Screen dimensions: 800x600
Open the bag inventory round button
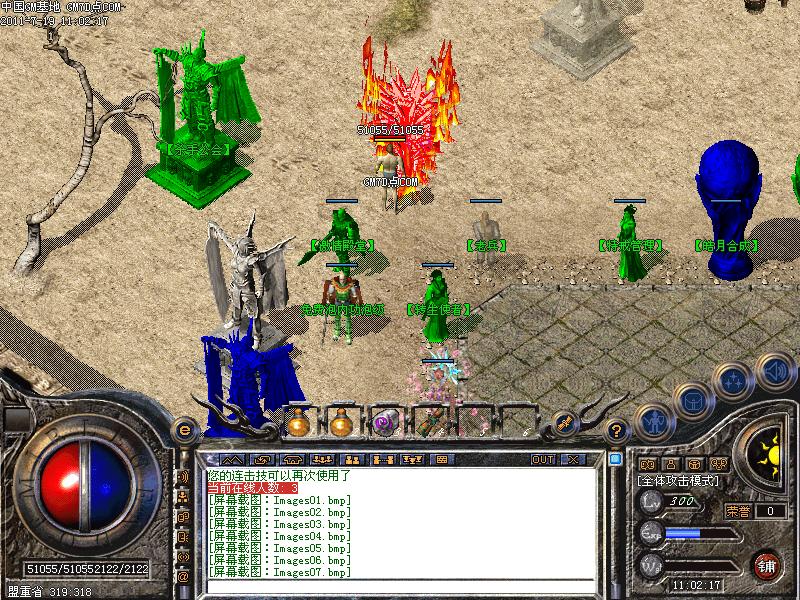coord(692,400)
